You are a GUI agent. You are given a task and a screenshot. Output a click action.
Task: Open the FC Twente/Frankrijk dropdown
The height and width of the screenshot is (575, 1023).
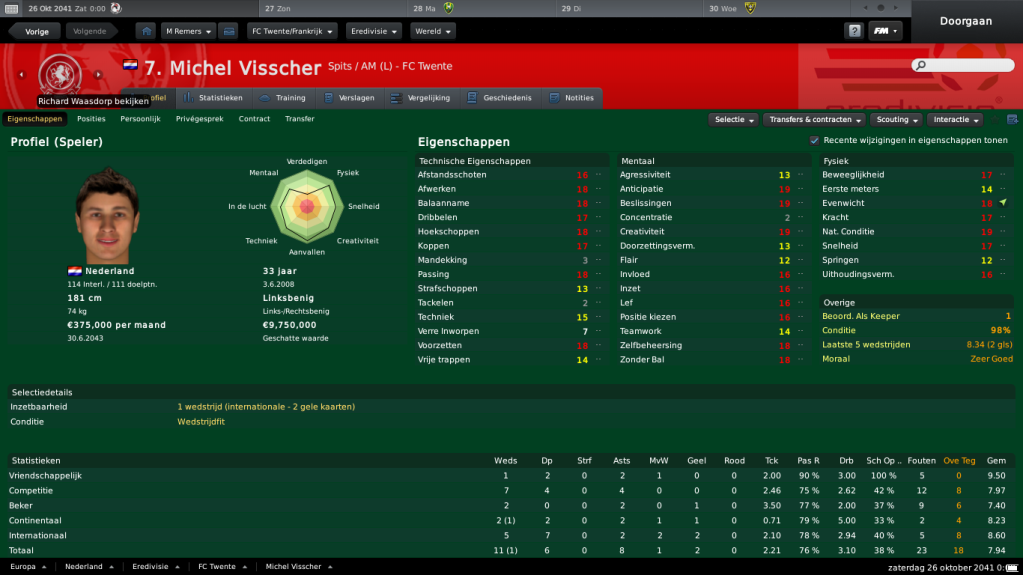[292, 31]
